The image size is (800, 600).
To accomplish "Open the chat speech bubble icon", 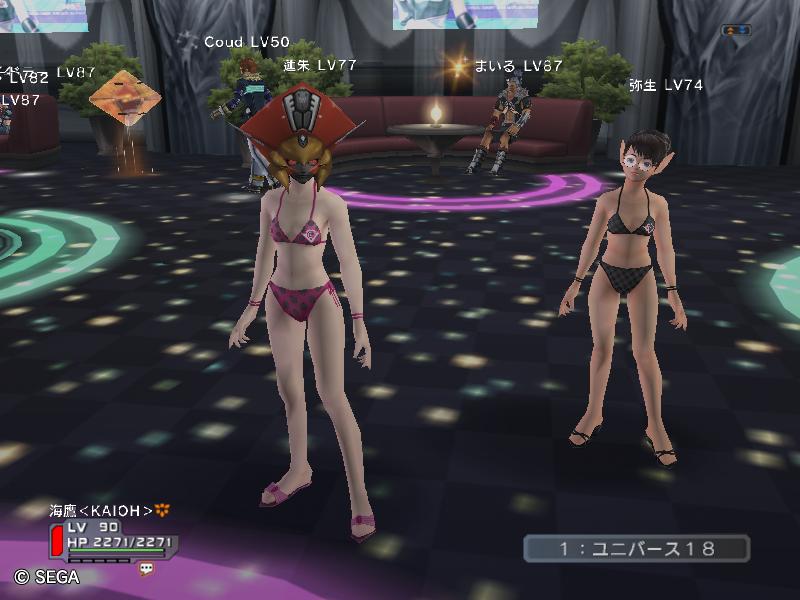I will click(146, 568).
